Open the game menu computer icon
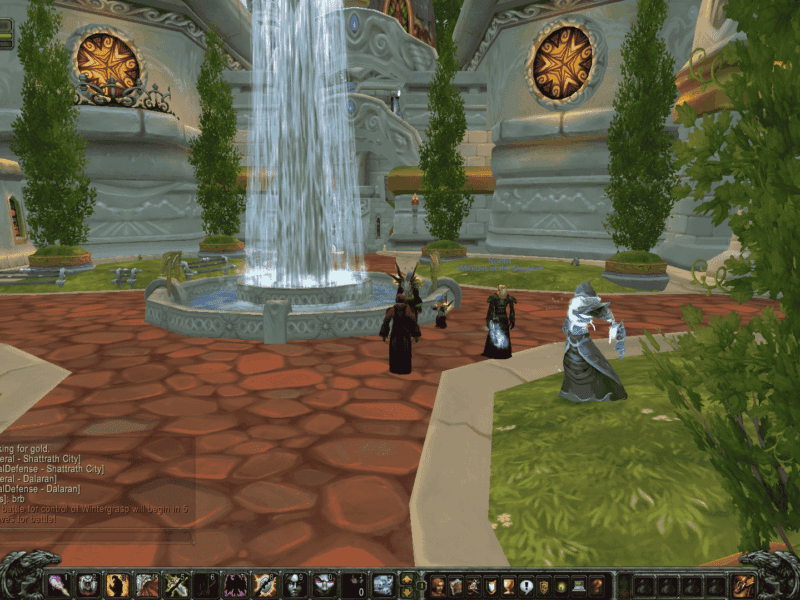Image resolution: width=800 pixels, height=600 pixels. pyautogui.click(x=579, y=585)
